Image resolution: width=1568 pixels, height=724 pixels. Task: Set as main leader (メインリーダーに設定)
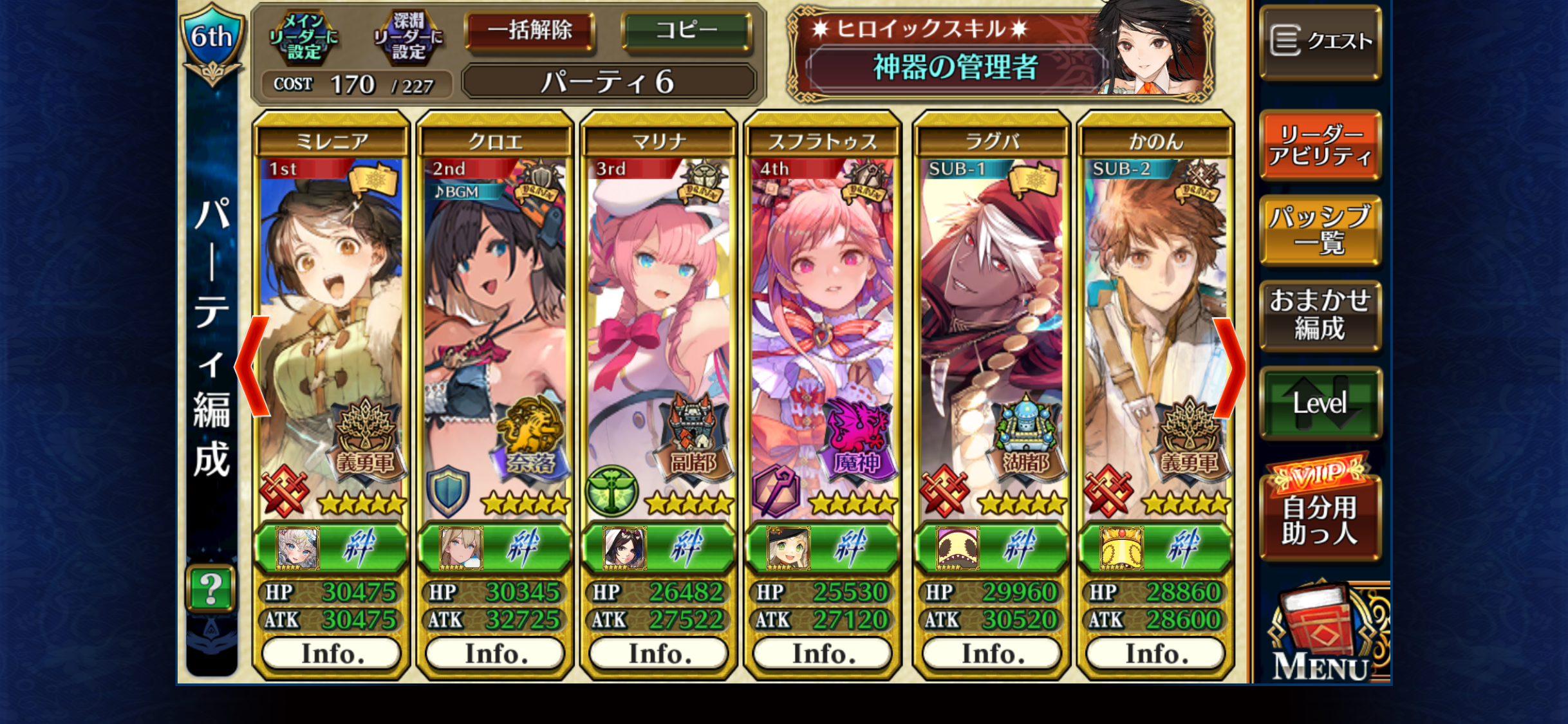point(303,37)
